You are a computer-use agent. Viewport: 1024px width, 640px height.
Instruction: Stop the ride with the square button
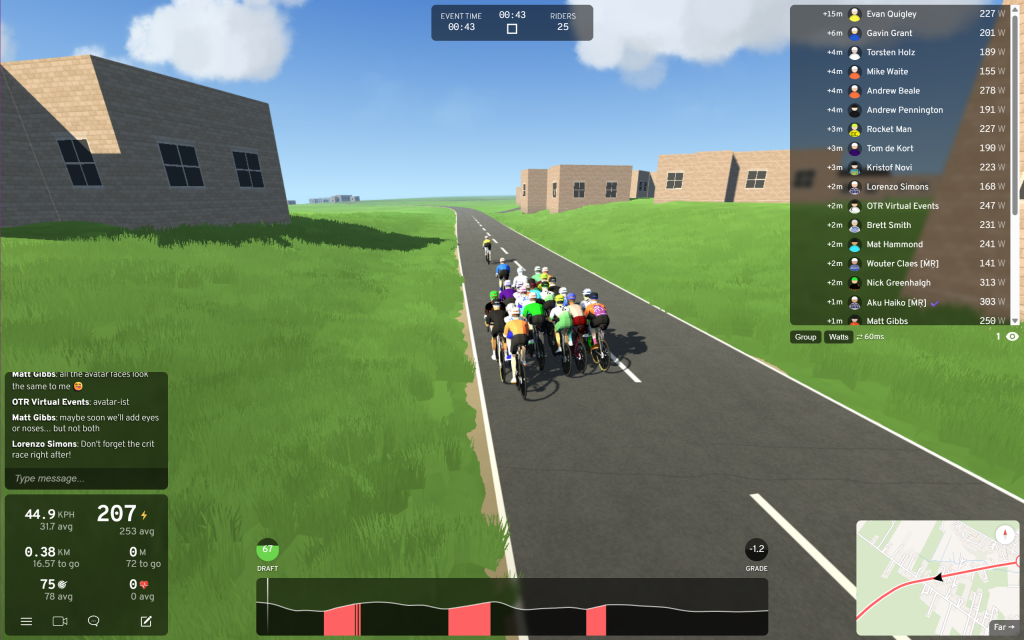click(x=512, y=29)
